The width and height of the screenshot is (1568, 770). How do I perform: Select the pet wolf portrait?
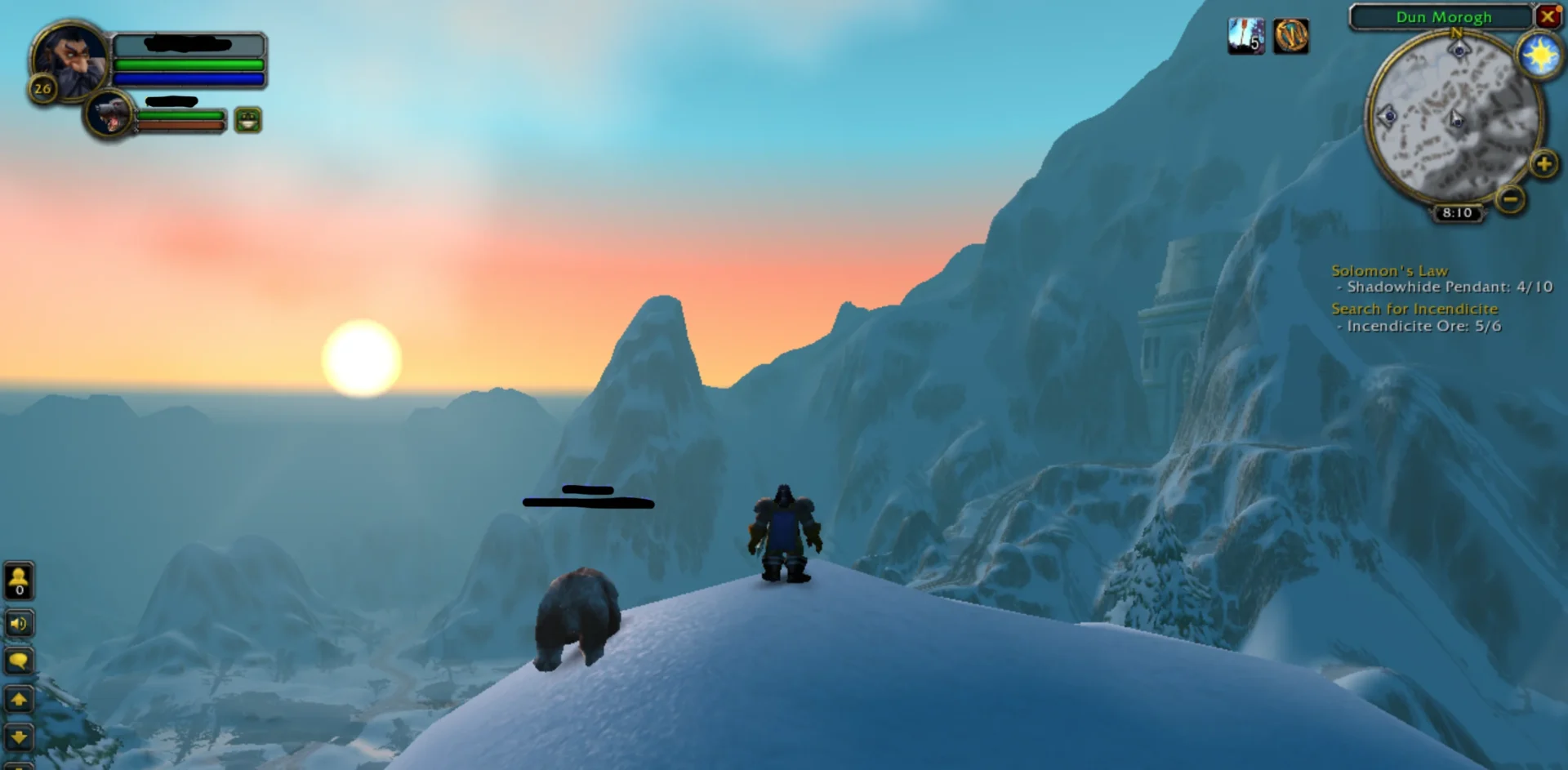[x=110, y=115]
